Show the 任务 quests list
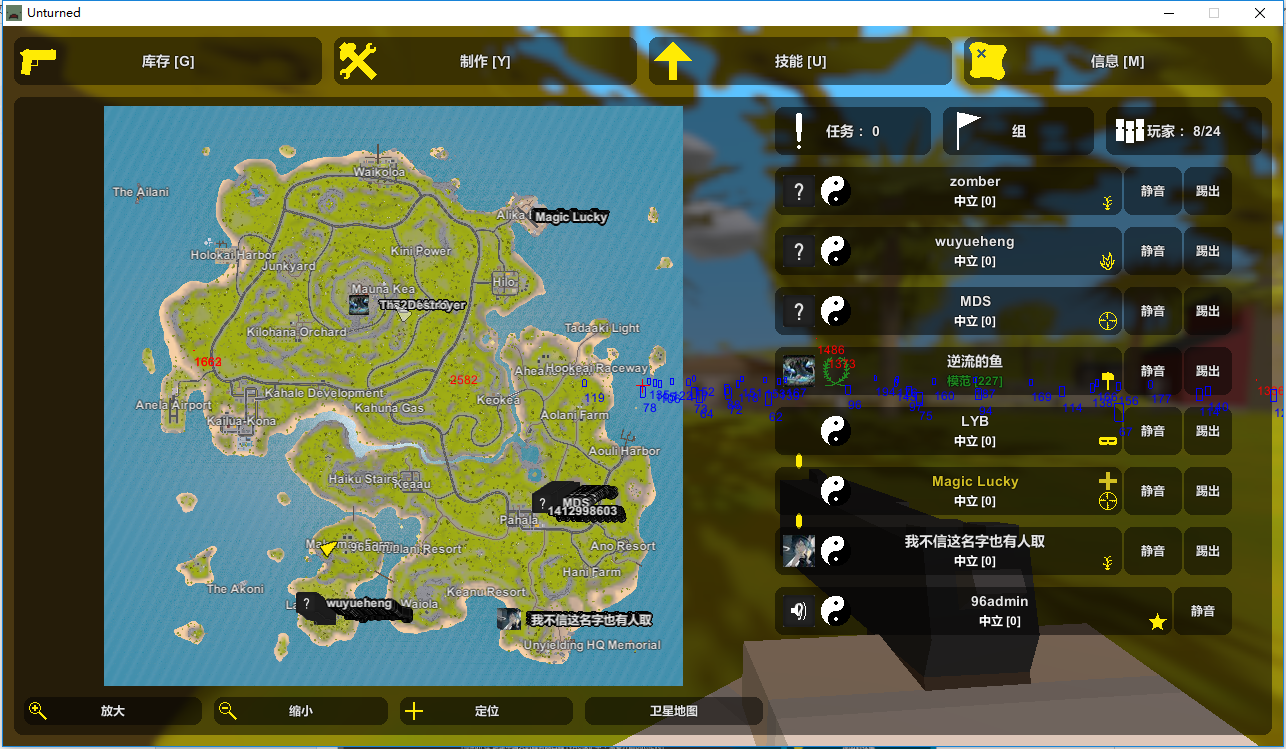Screen dimensions: 1286x749 coord(852,131)
